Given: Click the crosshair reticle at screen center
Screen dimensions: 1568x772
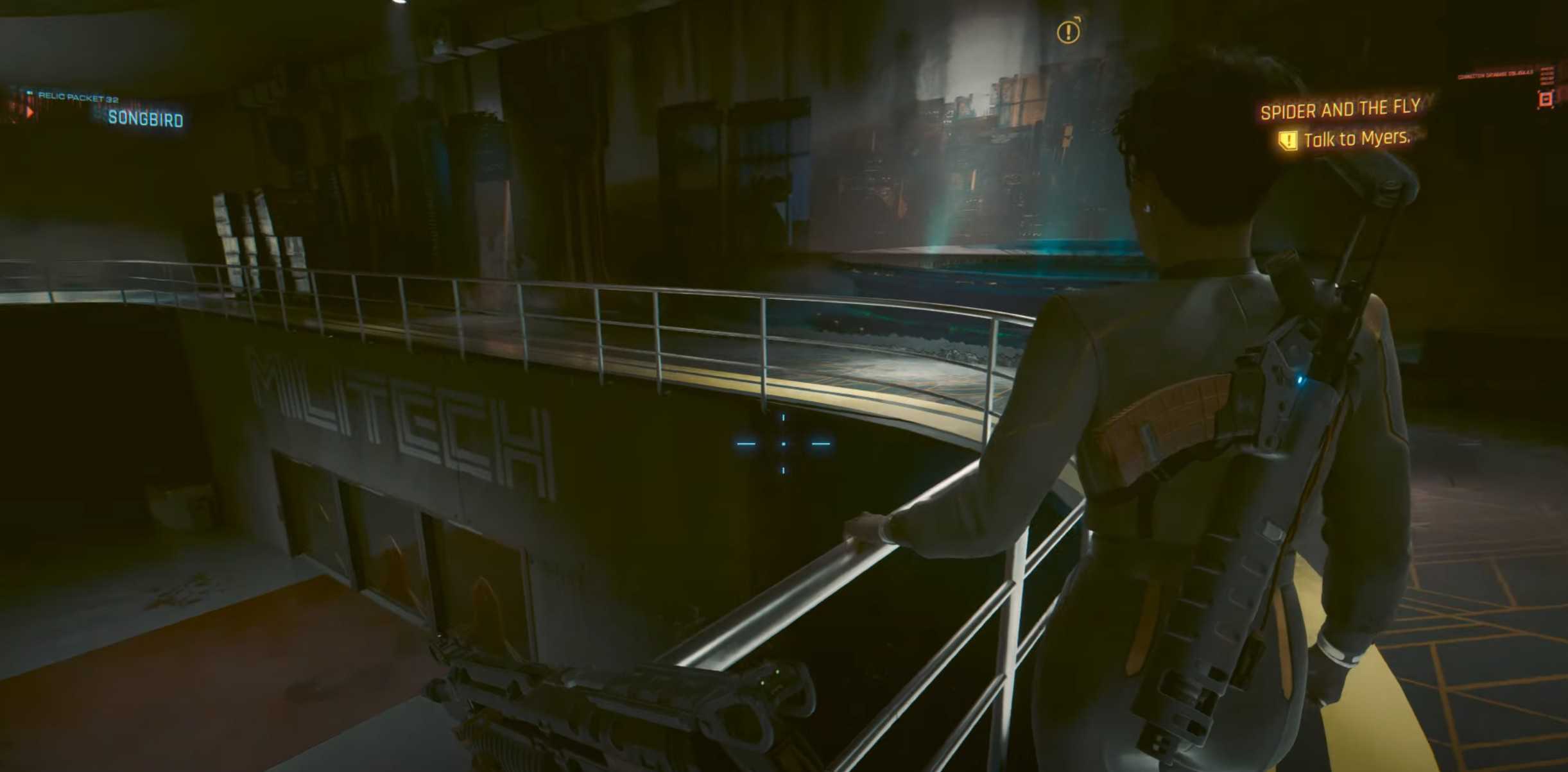Looking at the screenshot, I should tap(782, 443).
